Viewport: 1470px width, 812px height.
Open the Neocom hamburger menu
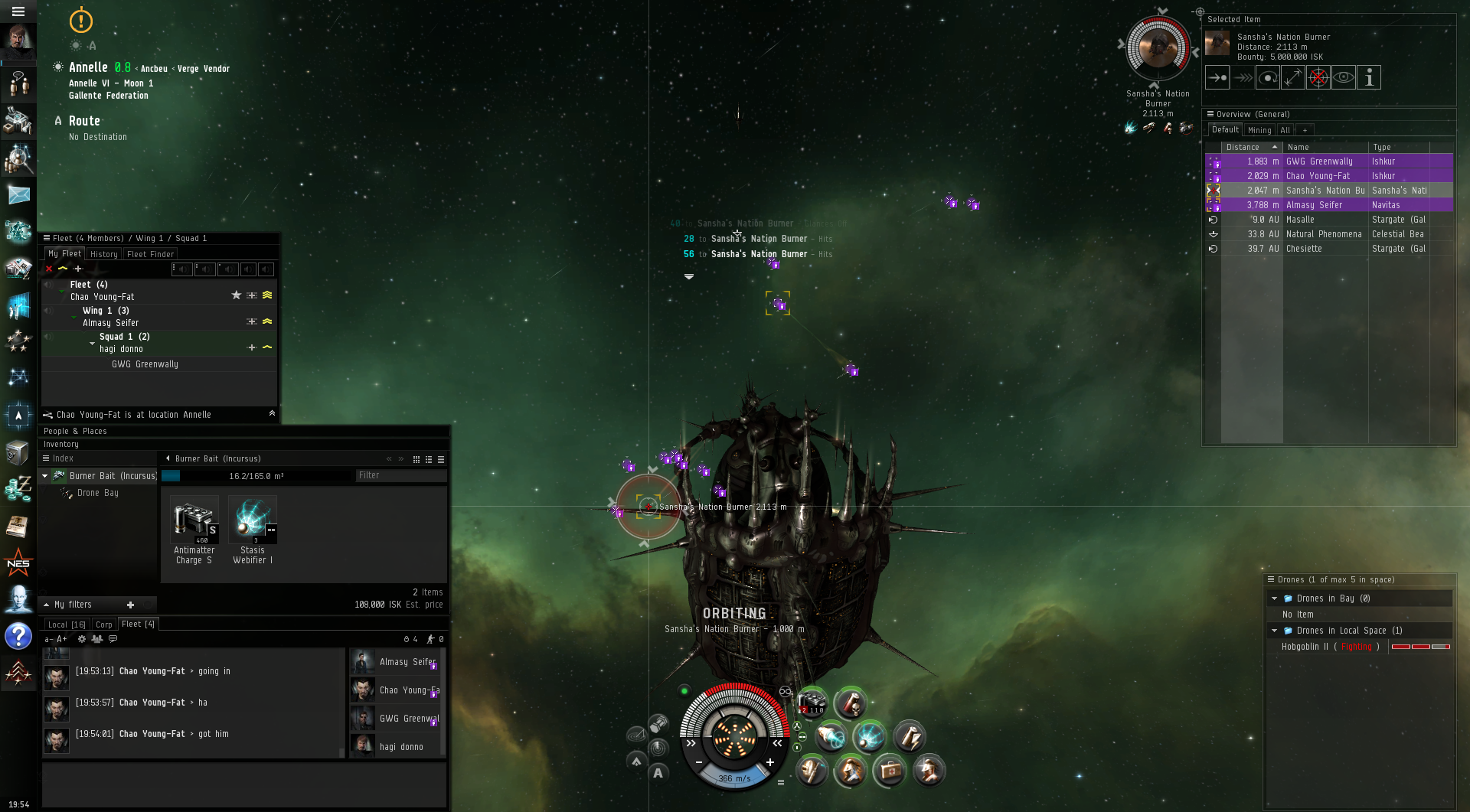pos(18,11)
